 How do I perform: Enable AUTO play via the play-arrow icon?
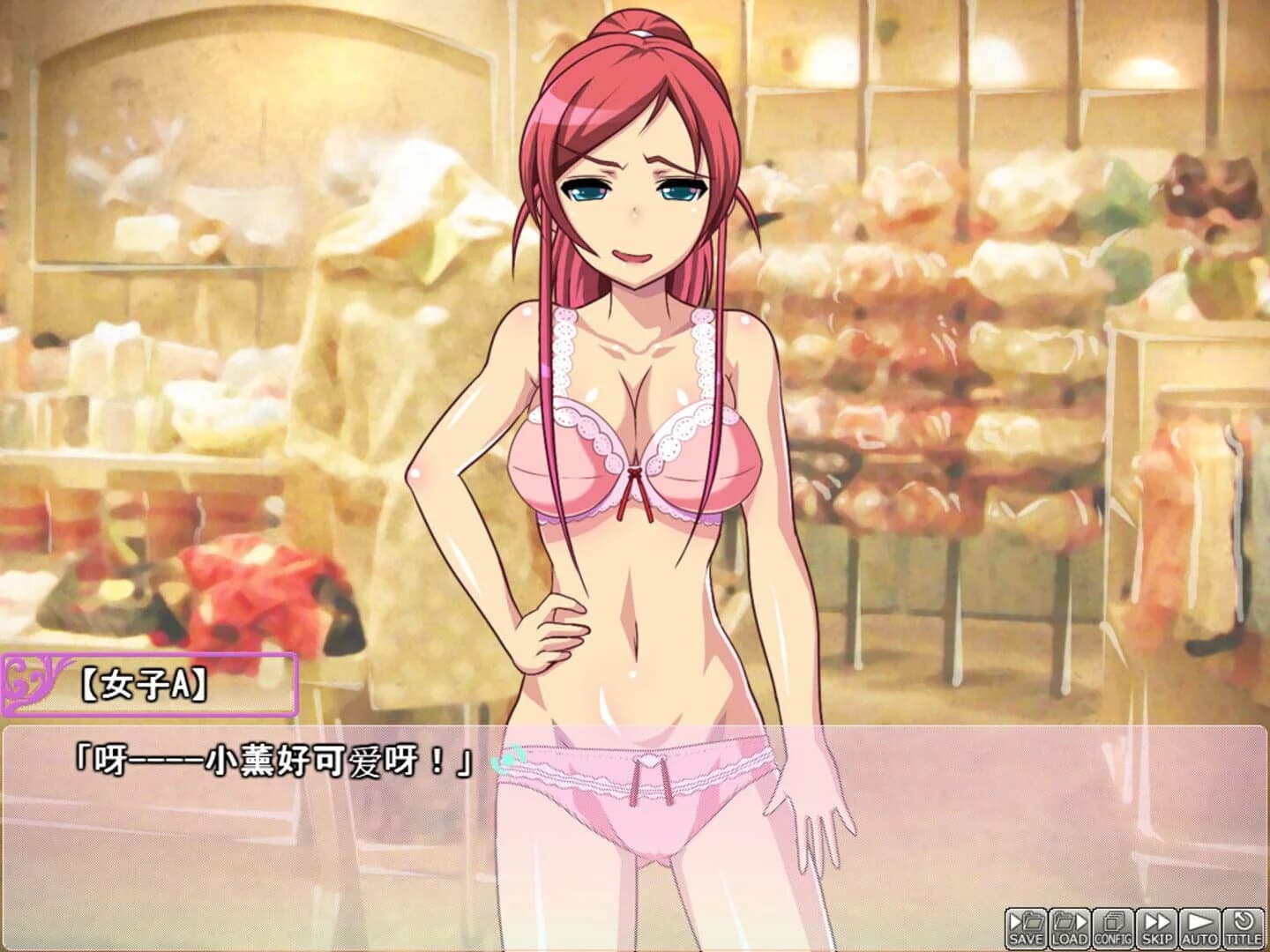(1199, 927)
